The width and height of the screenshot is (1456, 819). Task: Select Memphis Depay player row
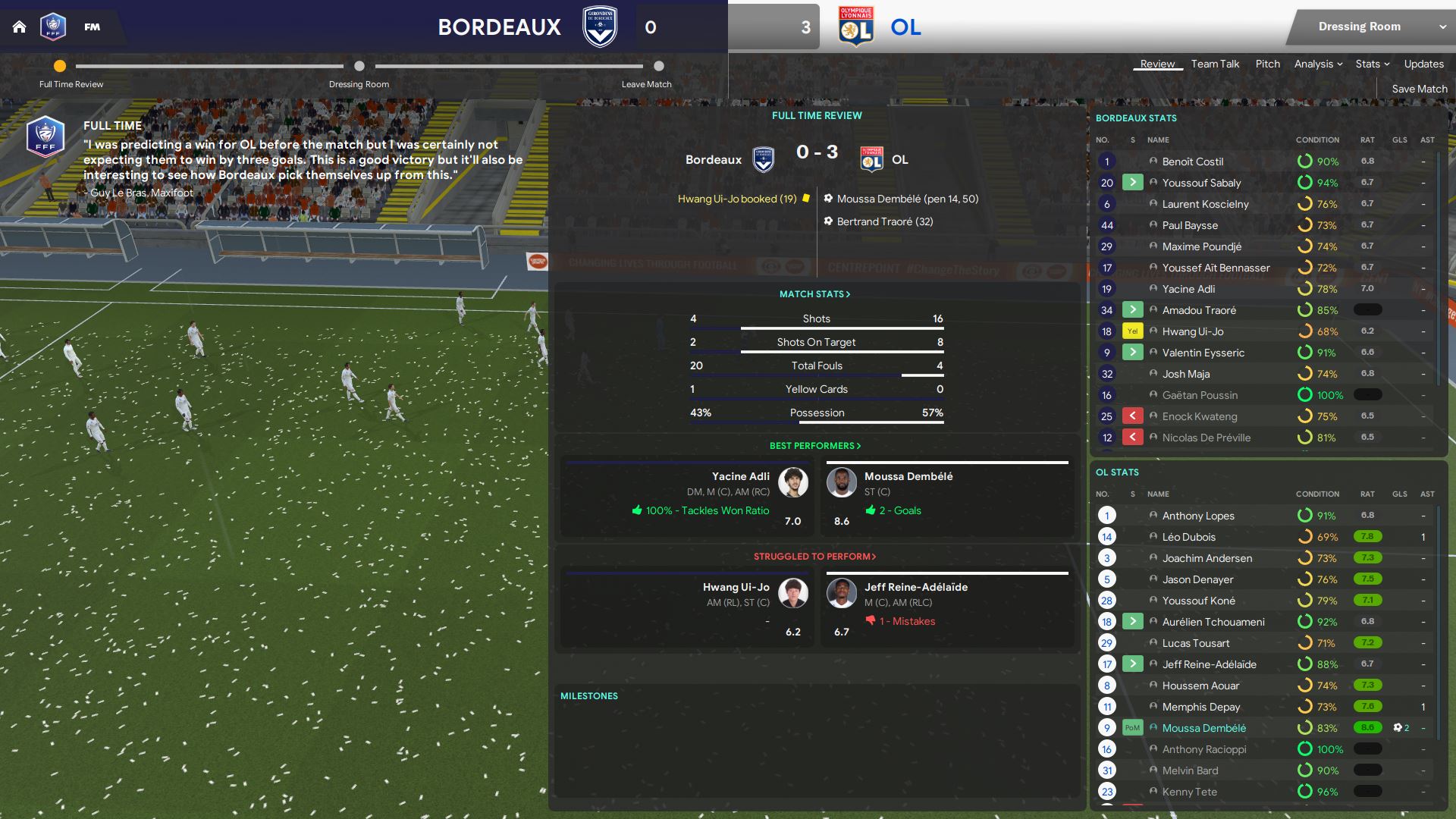pos(1201,707)
